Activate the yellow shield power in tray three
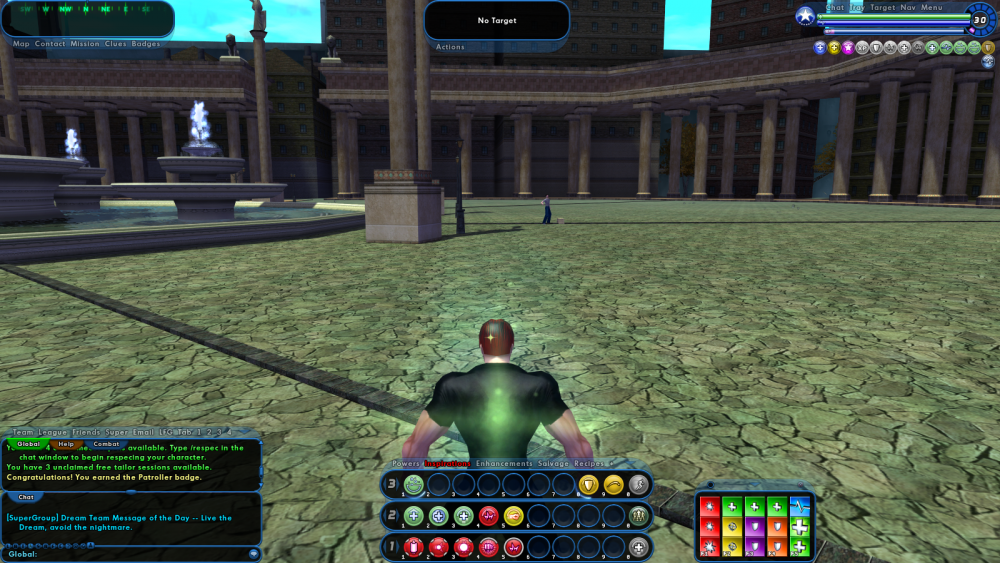This screenshot has width=1000, height=563. pyautogui.click(x=588, y=485)
